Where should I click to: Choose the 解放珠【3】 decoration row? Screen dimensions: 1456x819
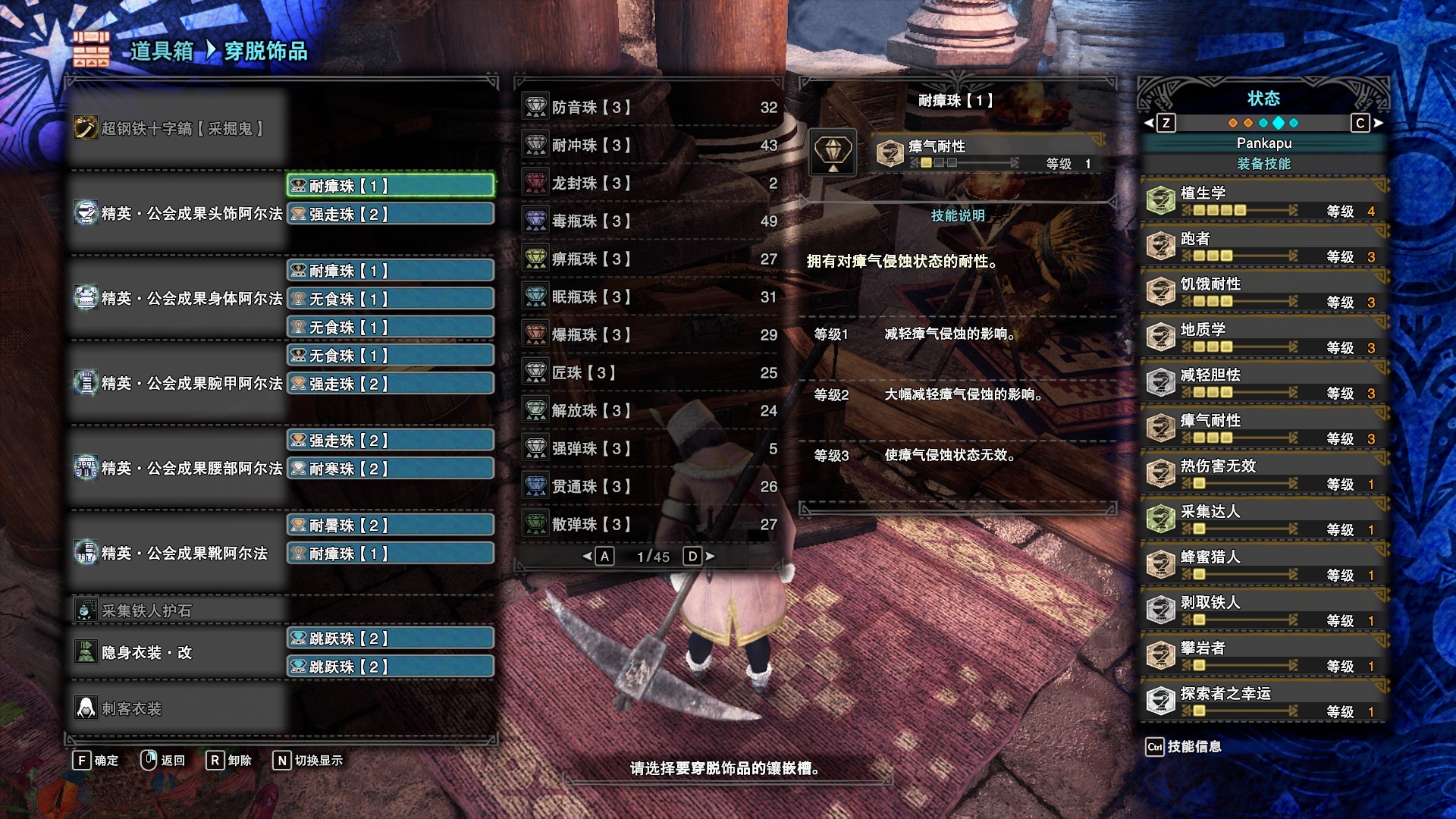pos(650,411)
